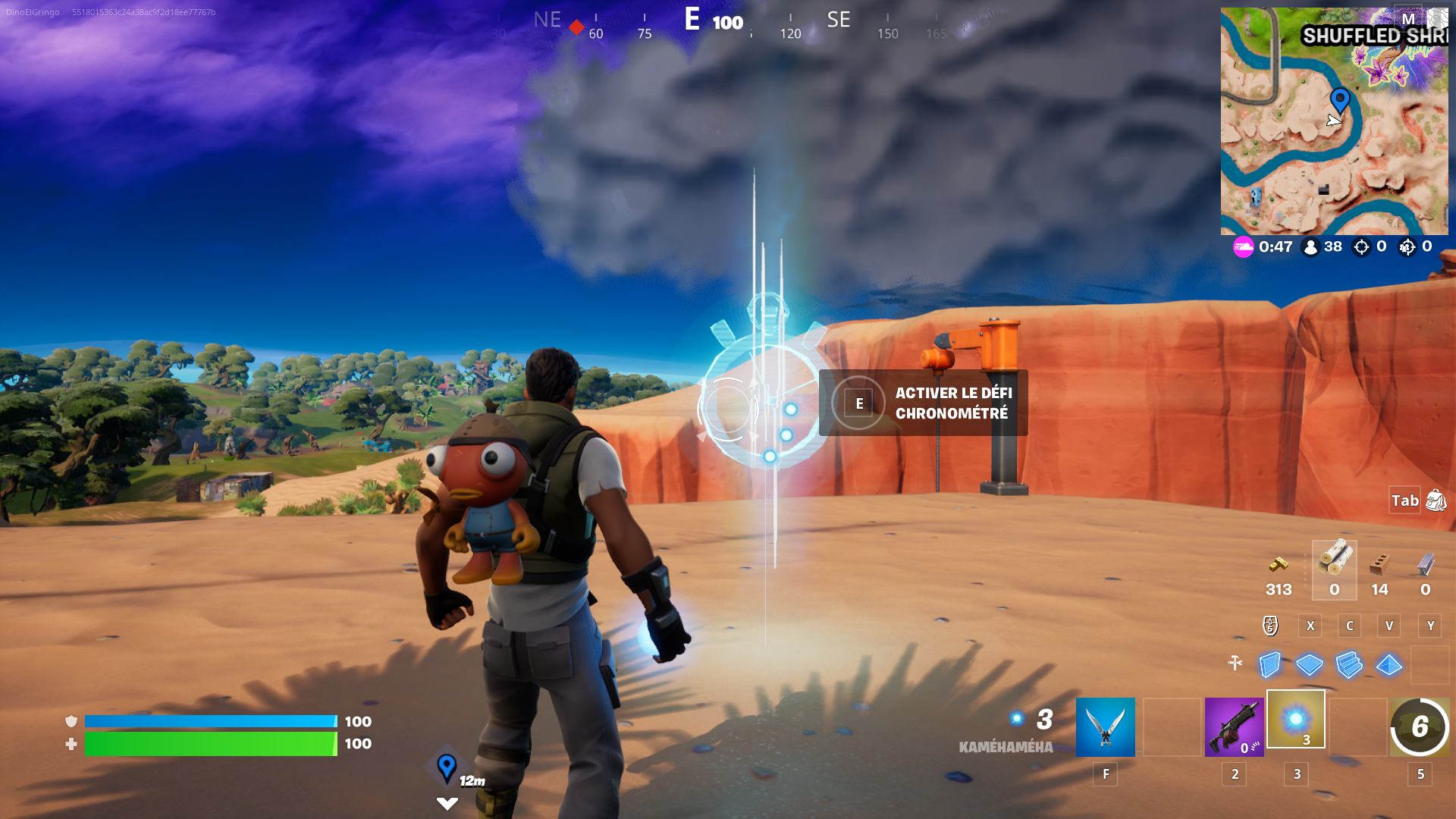Click the players remaining icon
This screenshot has height=819, width=1456.
(1311, 246)
